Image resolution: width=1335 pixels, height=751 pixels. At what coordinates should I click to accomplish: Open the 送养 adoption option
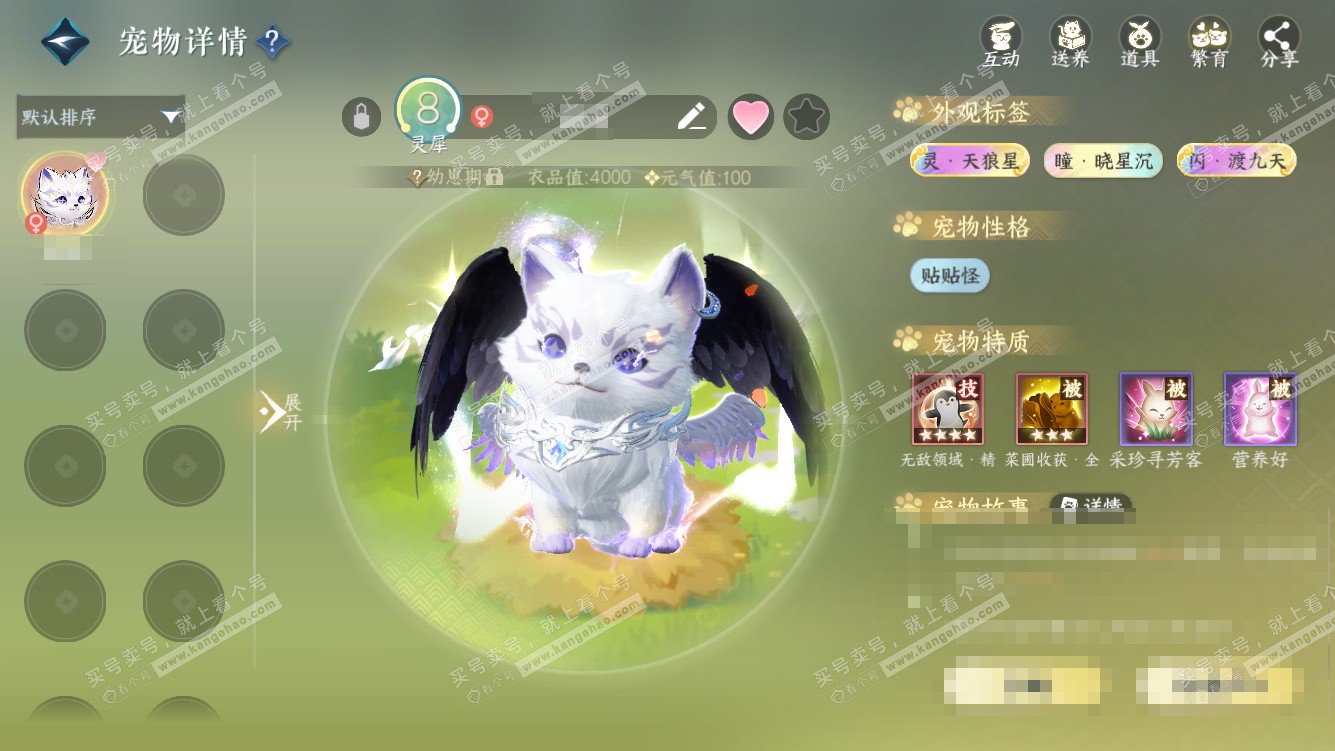(x=1070, y=43)
